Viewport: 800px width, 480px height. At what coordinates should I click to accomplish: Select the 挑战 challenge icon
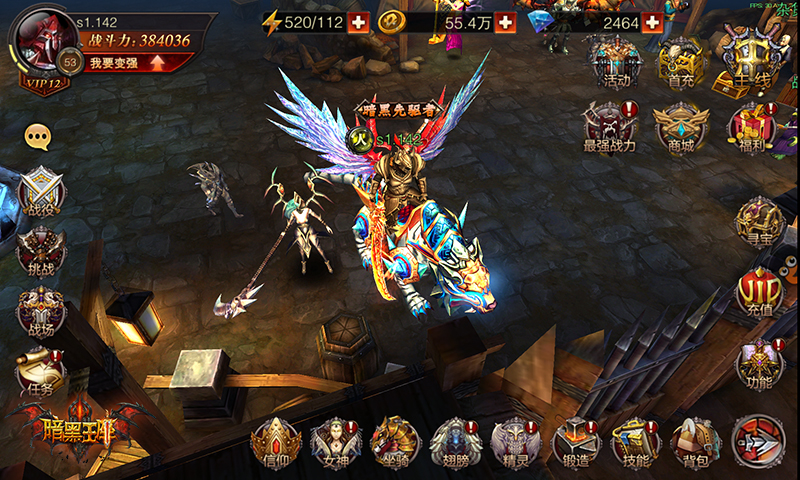41,252
